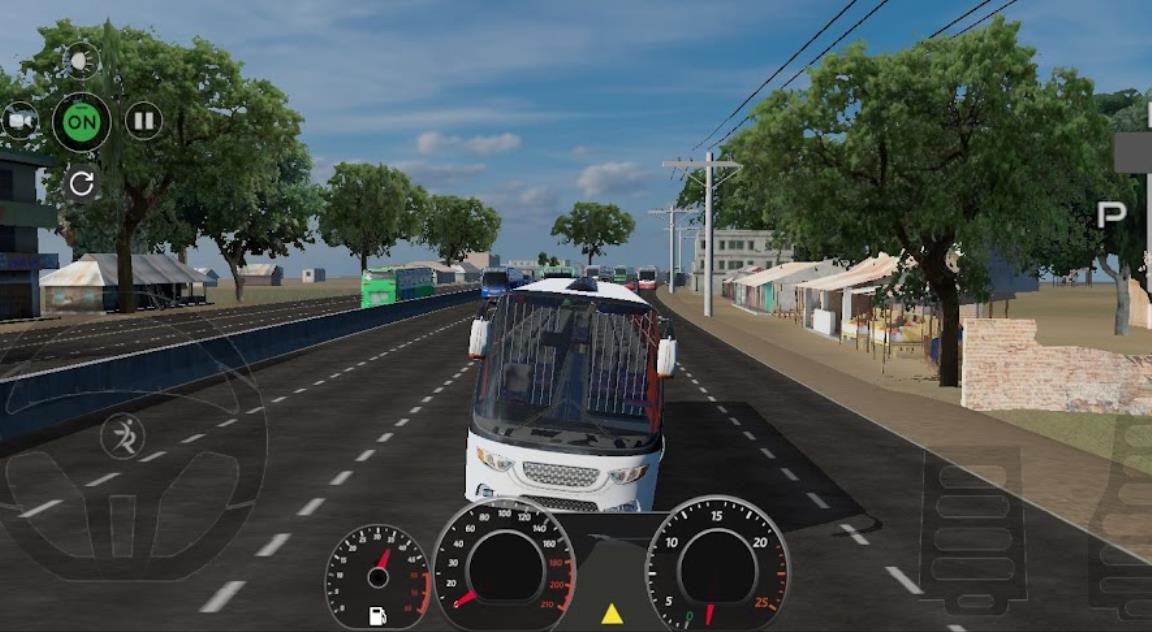1152x632 pixels.
Task: Tap the accelerator pedal
Action: point(1123,515)
